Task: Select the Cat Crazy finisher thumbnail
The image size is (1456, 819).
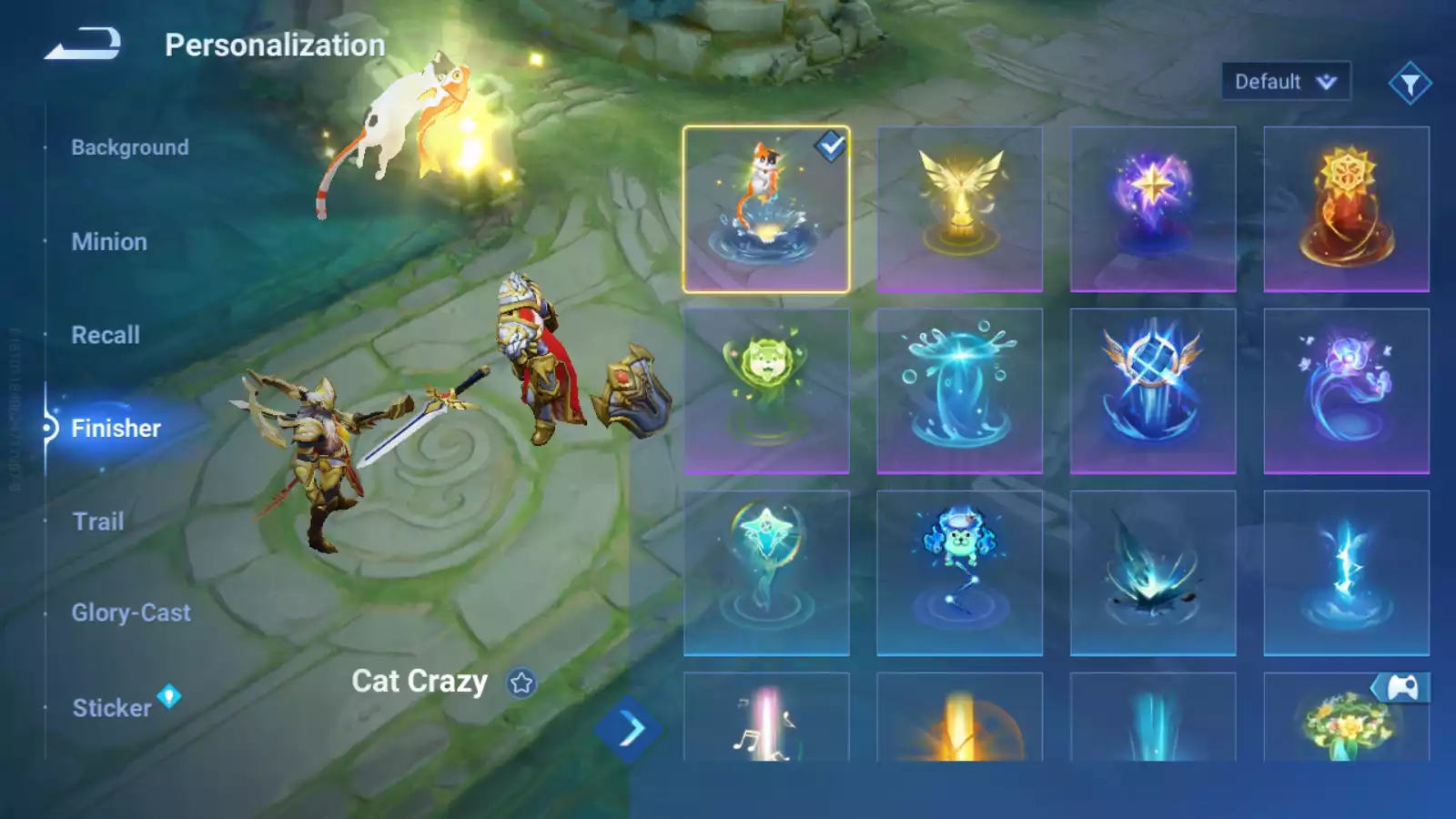Action: [766, 209]
